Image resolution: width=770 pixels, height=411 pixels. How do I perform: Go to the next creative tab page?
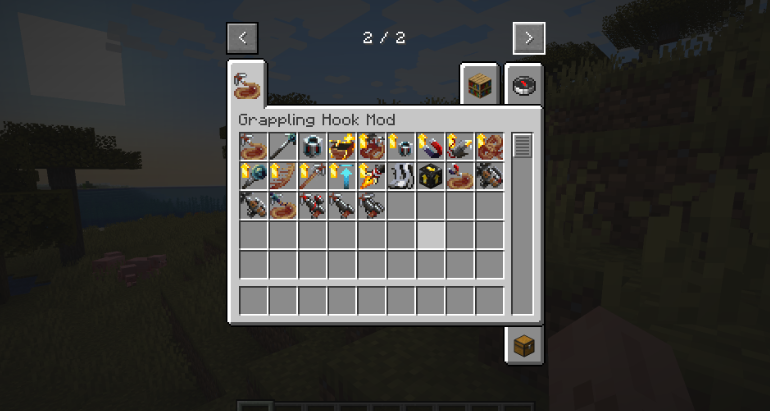click(x=528, y=38)
